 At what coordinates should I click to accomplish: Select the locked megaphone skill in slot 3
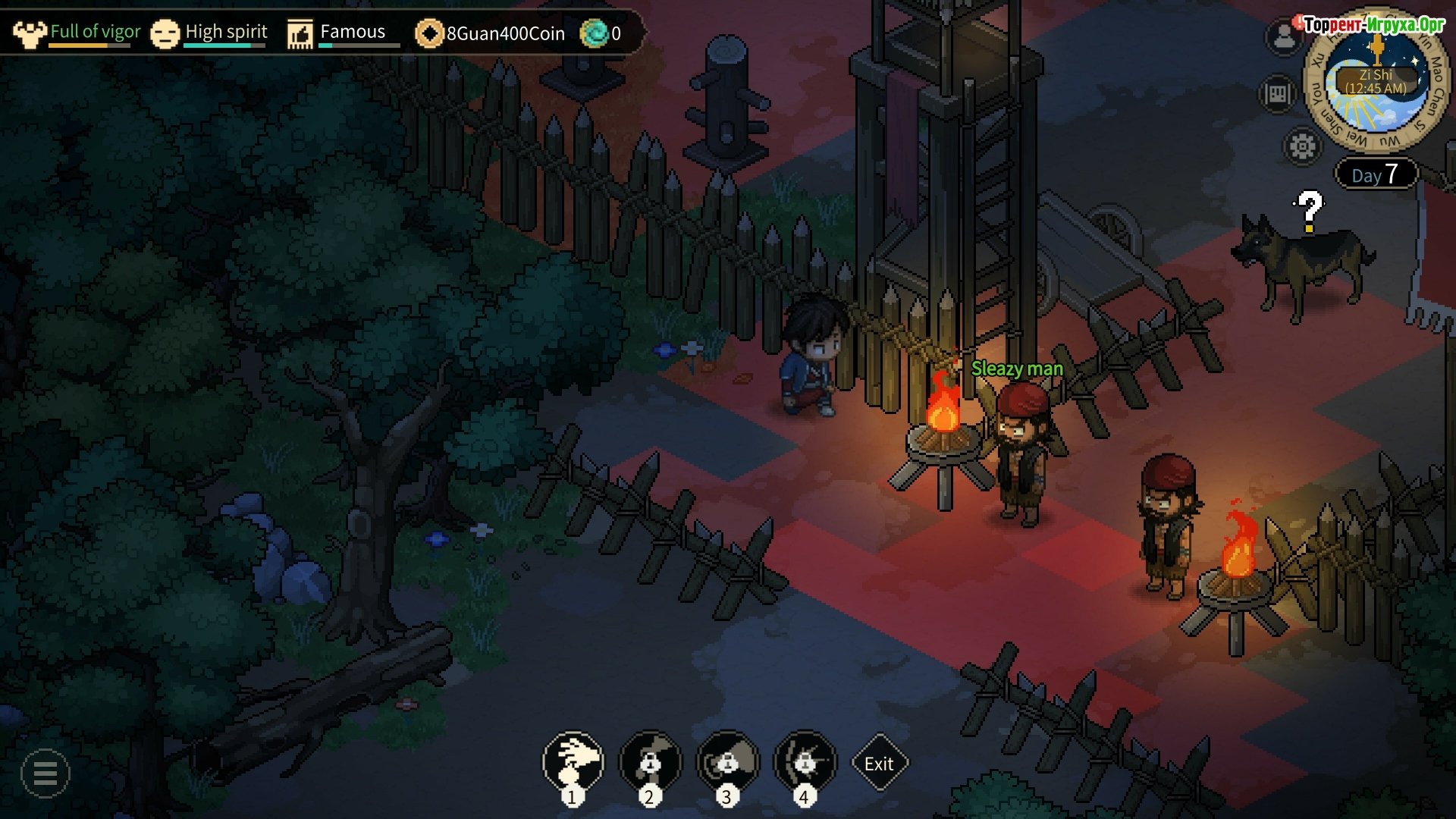(727, 761)
